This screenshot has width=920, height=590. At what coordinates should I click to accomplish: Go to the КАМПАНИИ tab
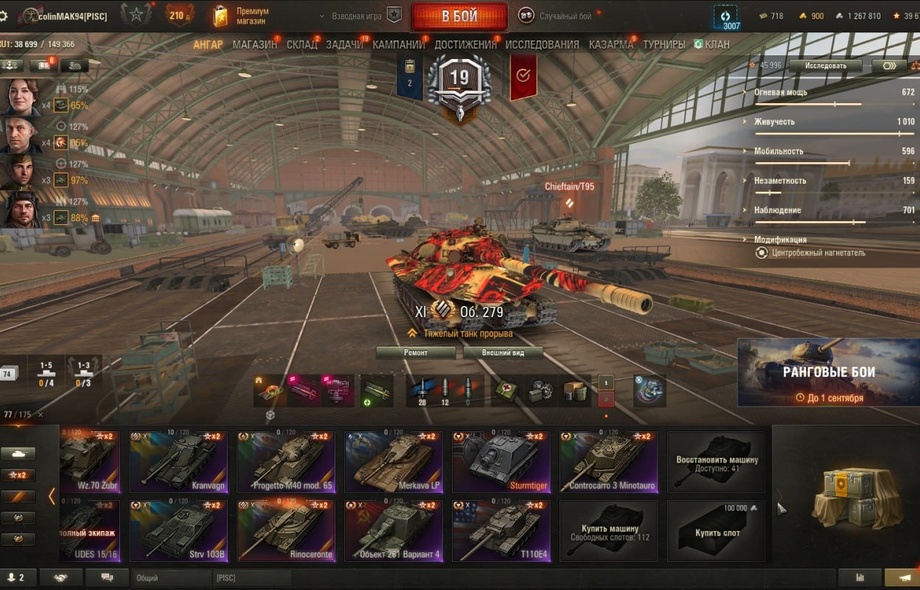pos(398,45)
